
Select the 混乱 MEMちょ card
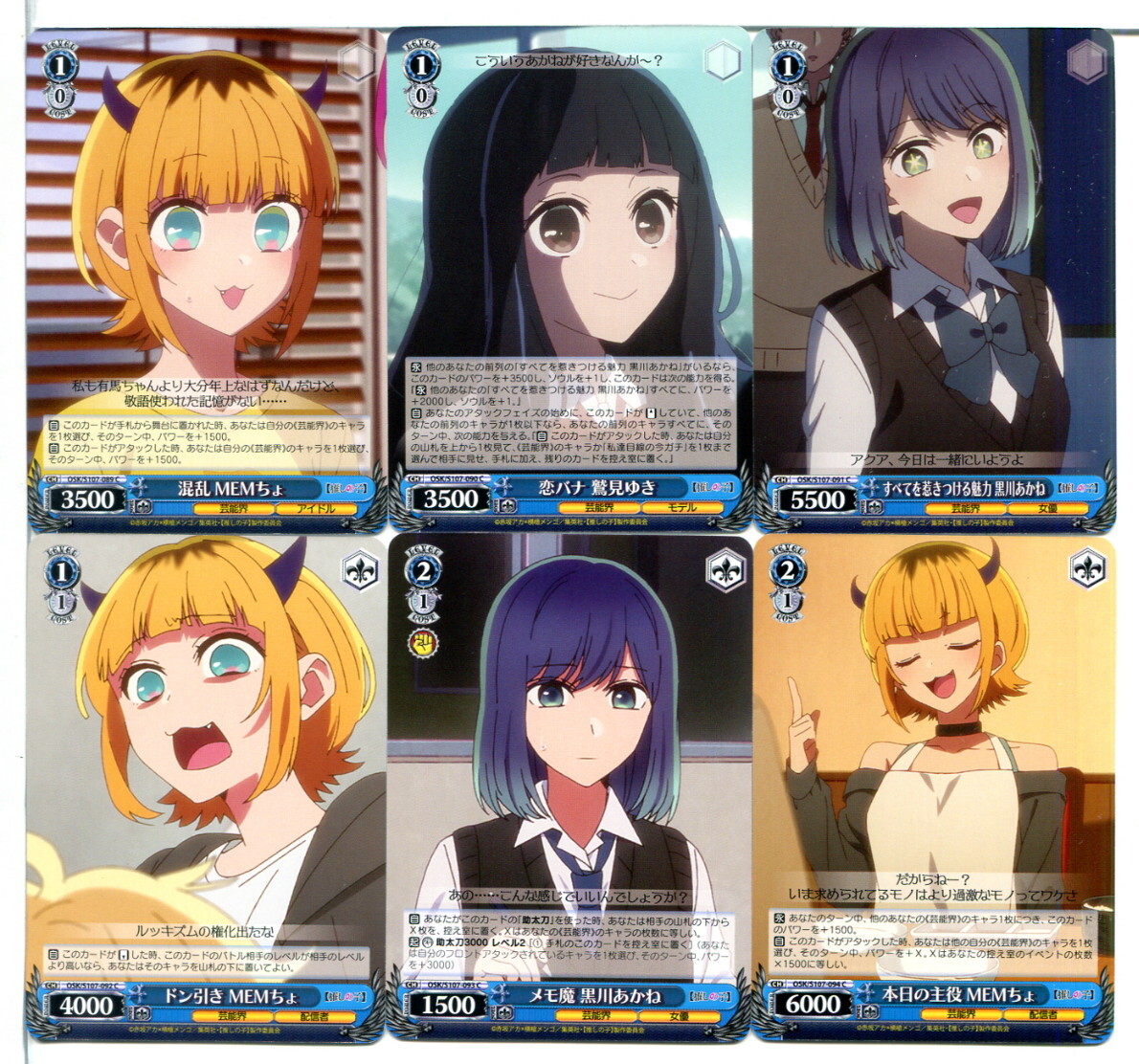[206, 277]
